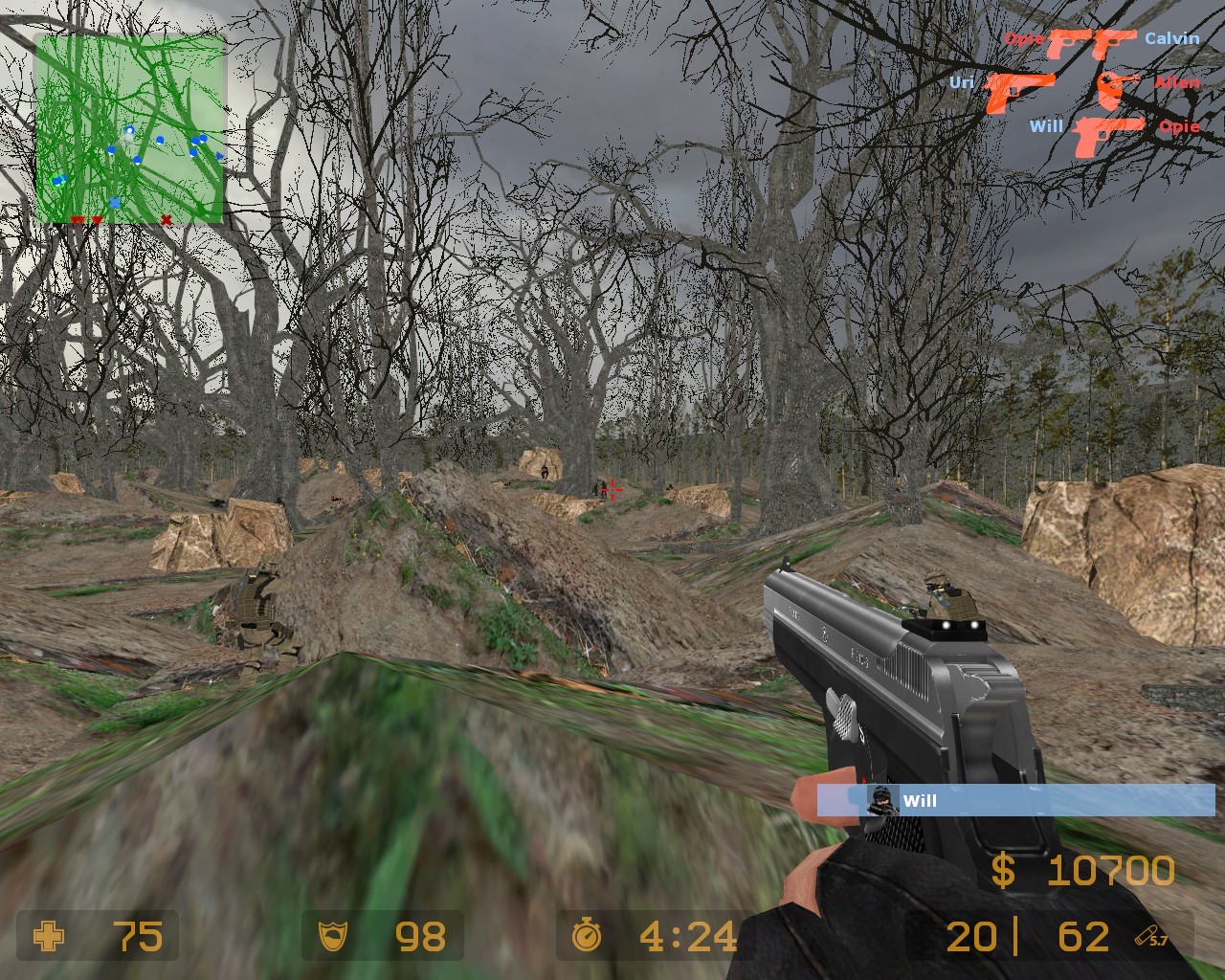Click the green radar minimap
1225x980 pixels.
(129, 128)
